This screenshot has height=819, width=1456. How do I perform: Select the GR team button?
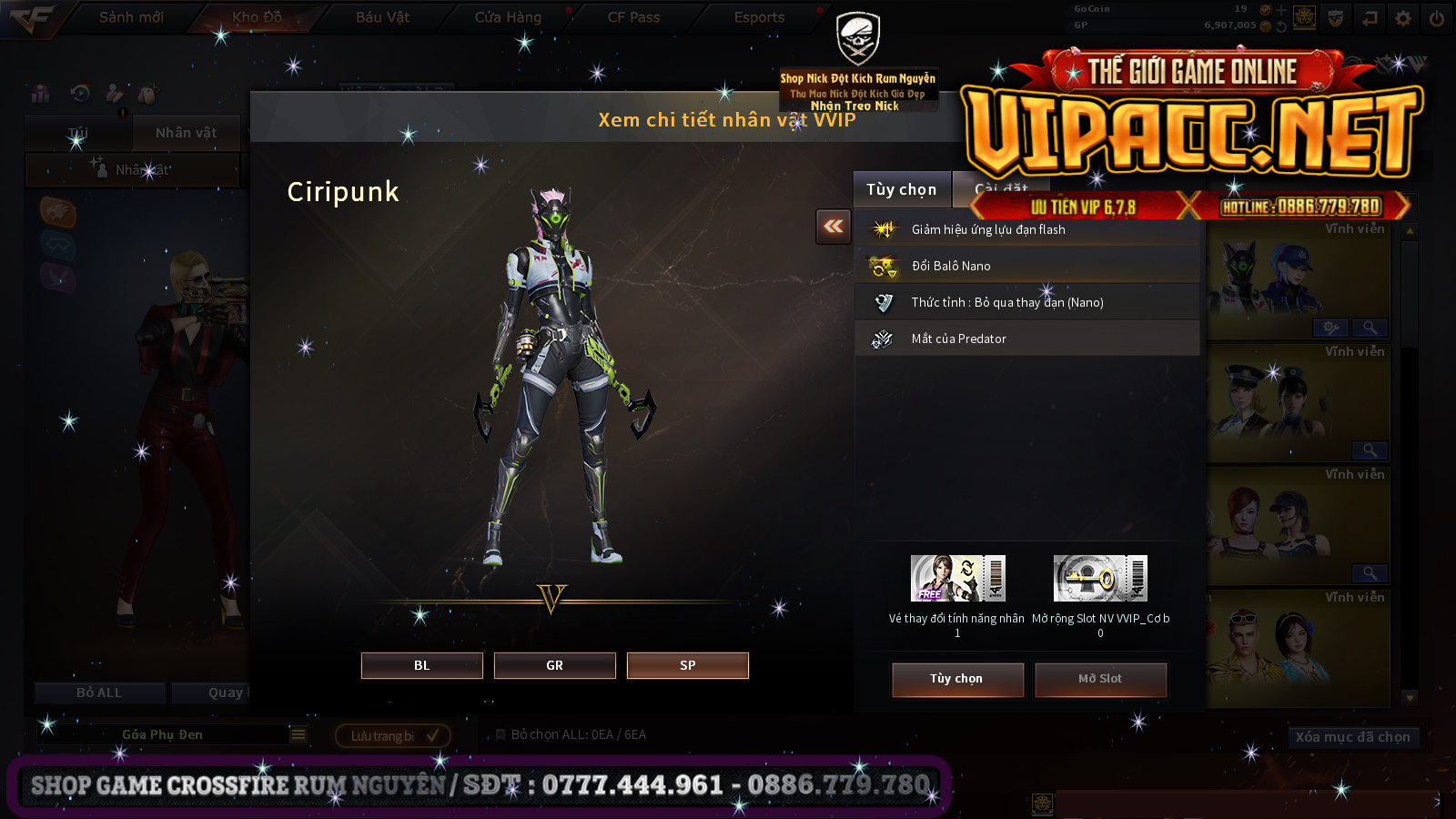(x=554, y=665)
